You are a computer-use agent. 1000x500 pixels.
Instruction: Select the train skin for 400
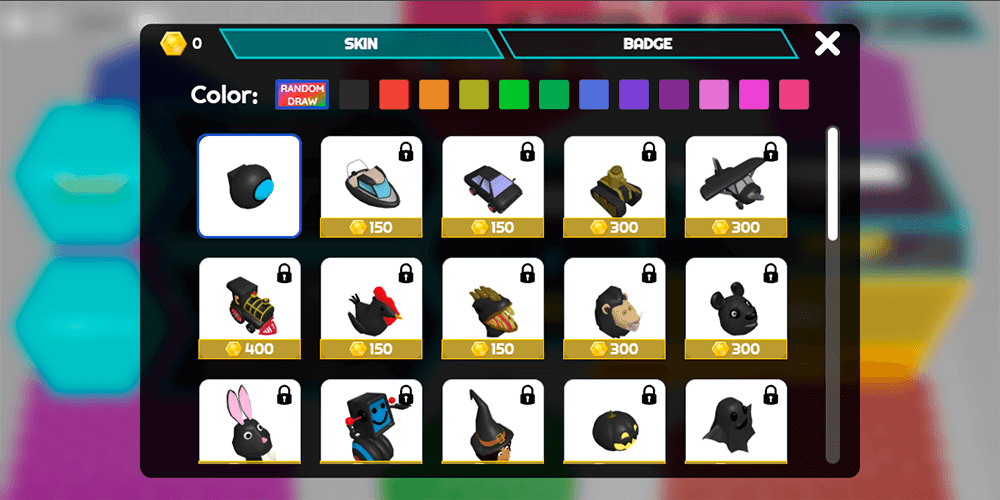pyautogui.click(x=249, y=308)
